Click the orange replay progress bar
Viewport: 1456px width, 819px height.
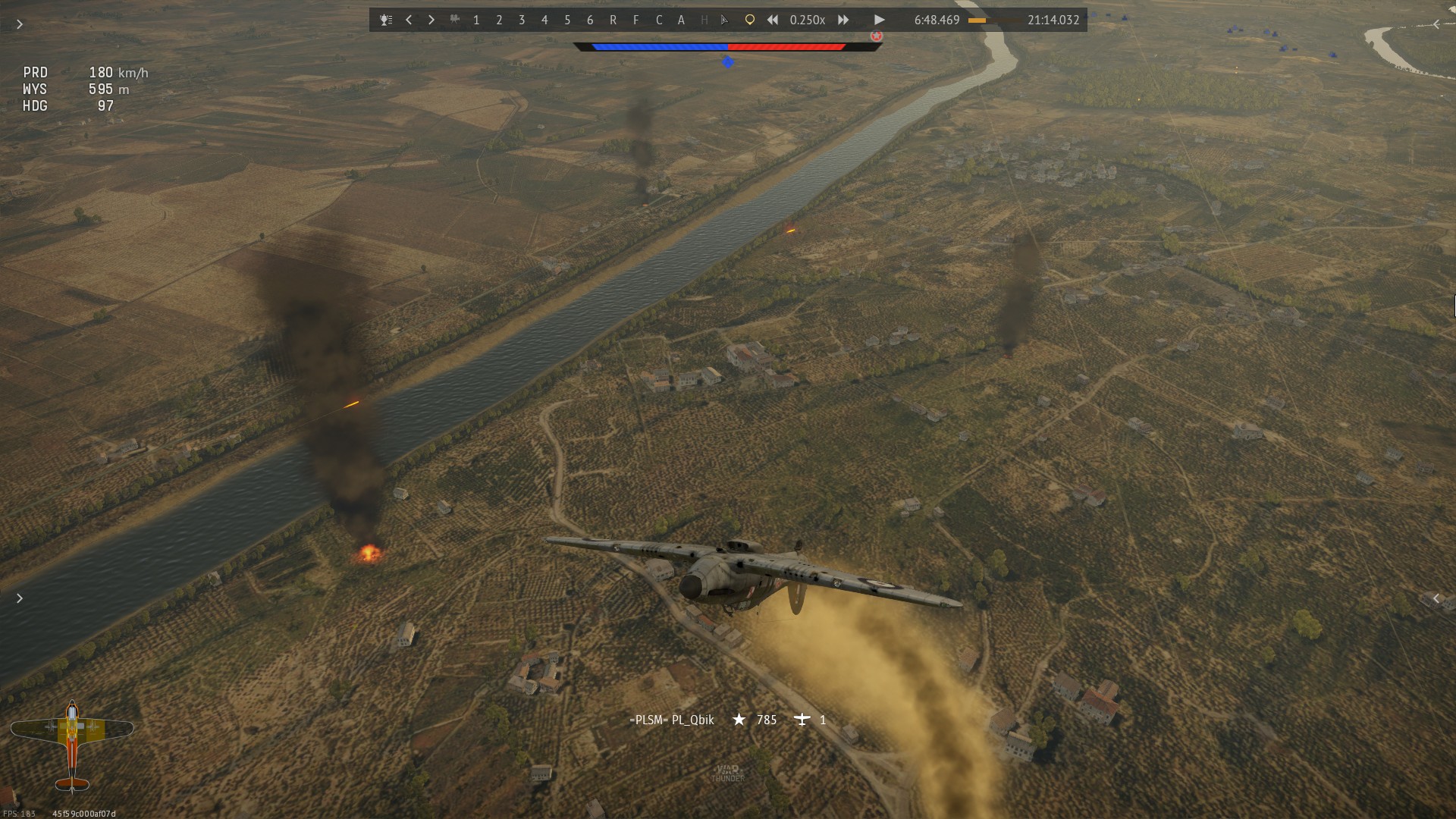(x=993, y=20)
